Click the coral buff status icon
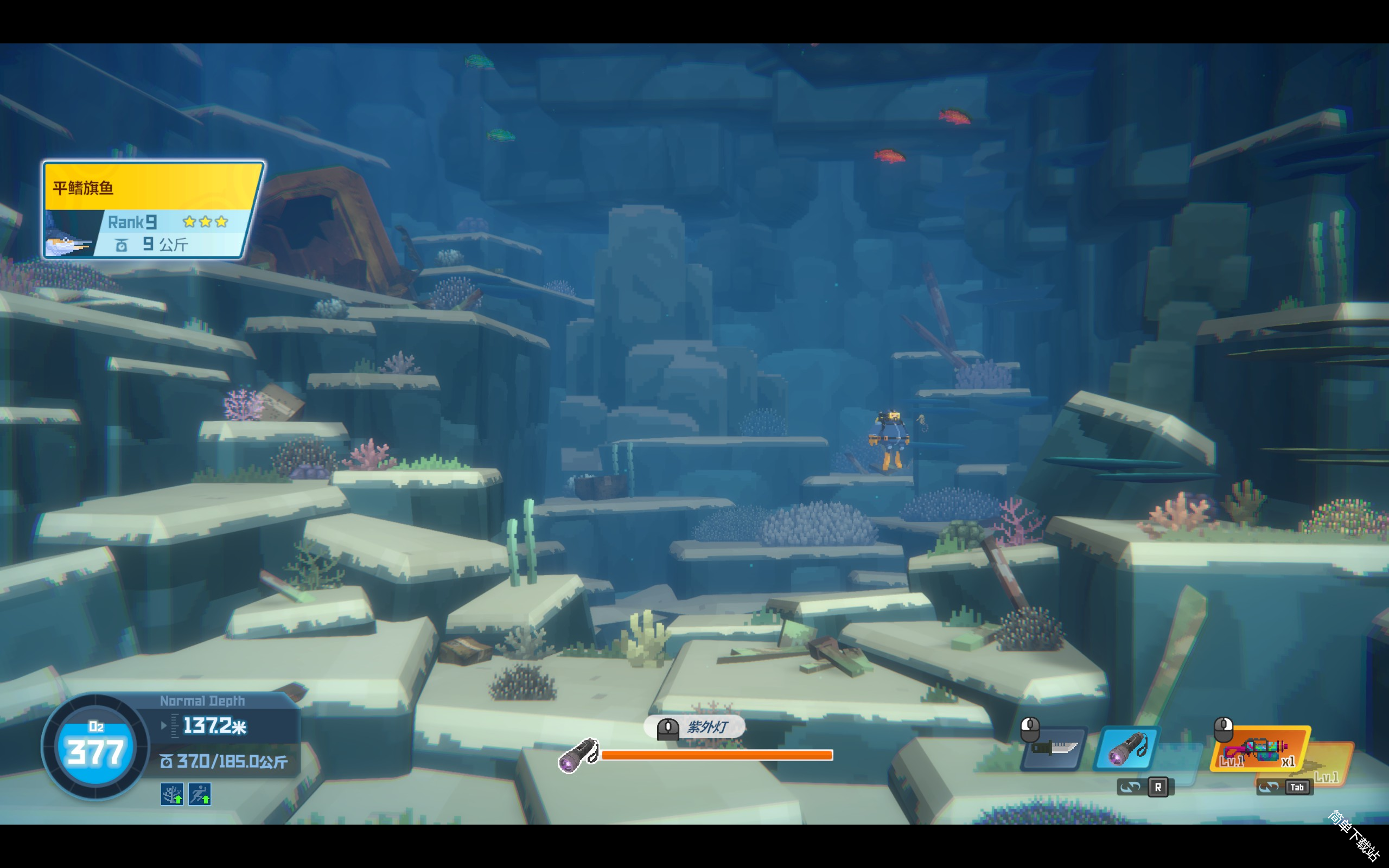The image size is (1389, 868). pos(171,794)
